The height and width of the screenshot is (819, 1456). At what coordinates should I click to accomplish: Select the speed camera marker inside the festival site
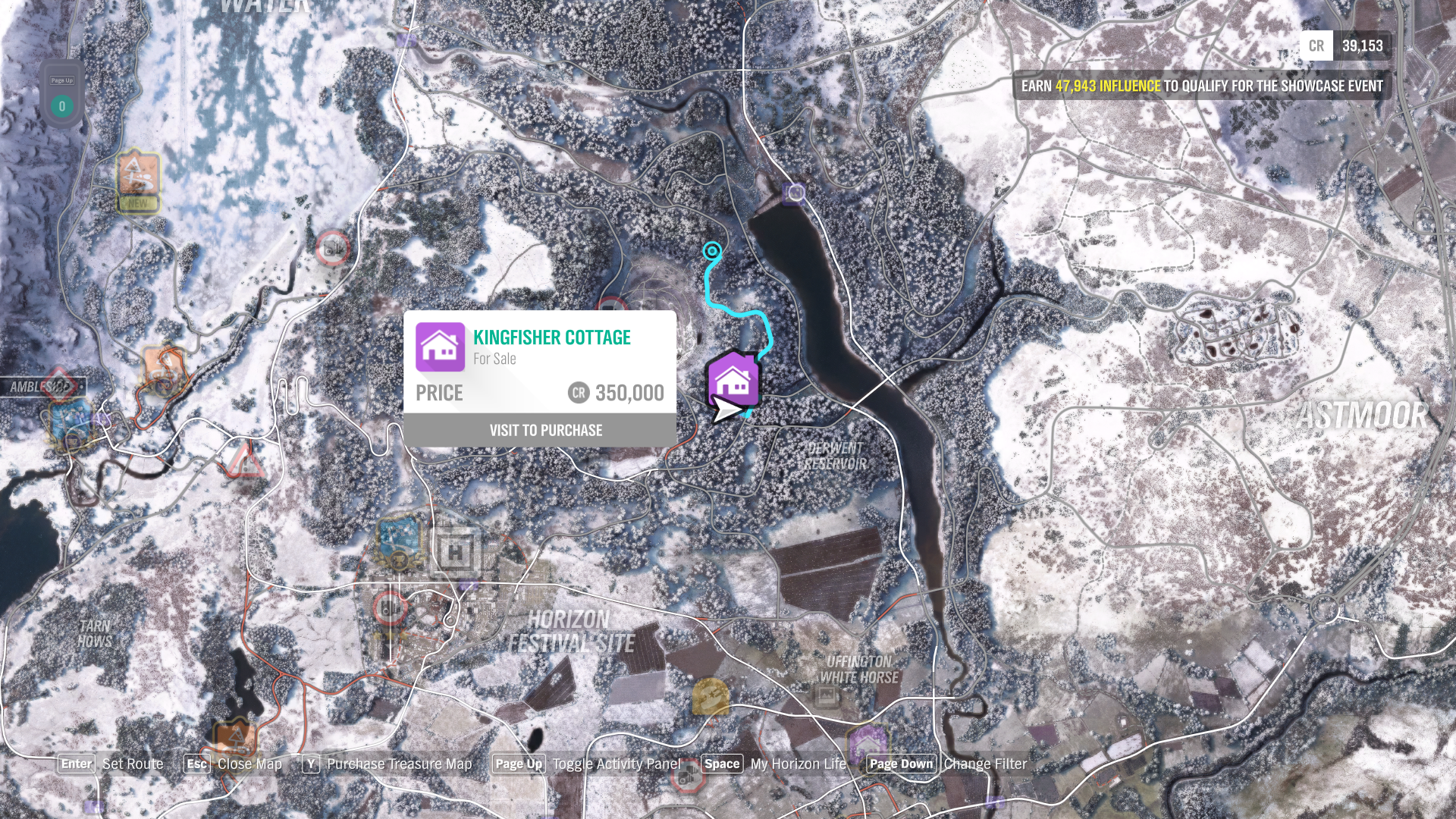point(390,607)
